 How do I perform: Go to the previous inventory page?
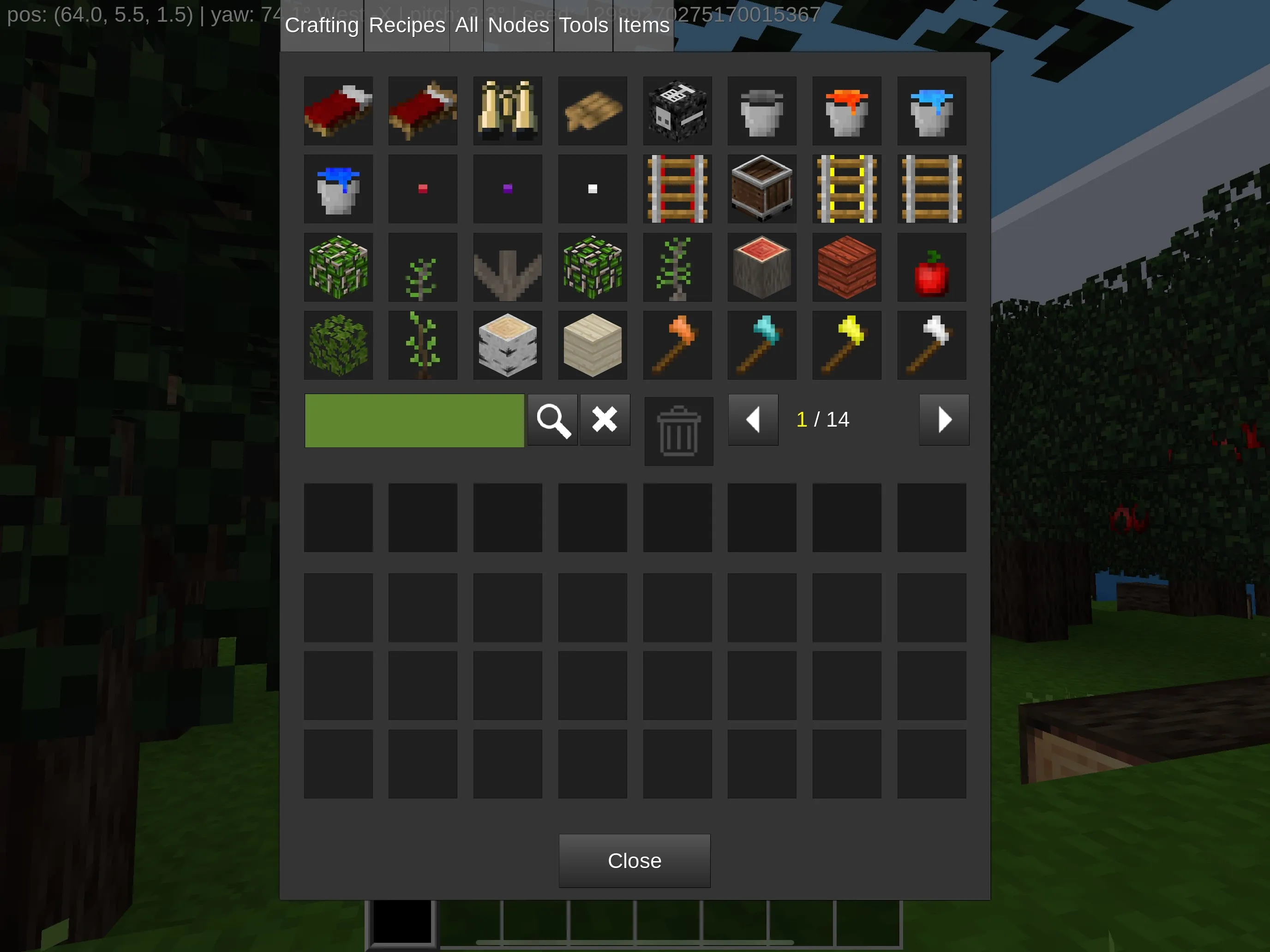pyautogui.click(x=753, y=421)
